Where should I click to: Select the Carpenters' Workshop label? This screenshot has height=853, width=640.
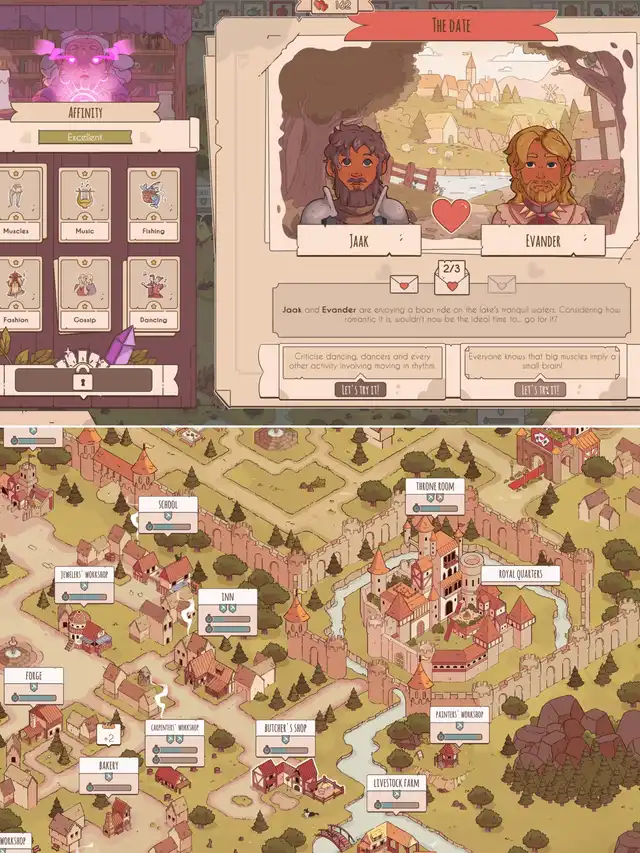175,740
